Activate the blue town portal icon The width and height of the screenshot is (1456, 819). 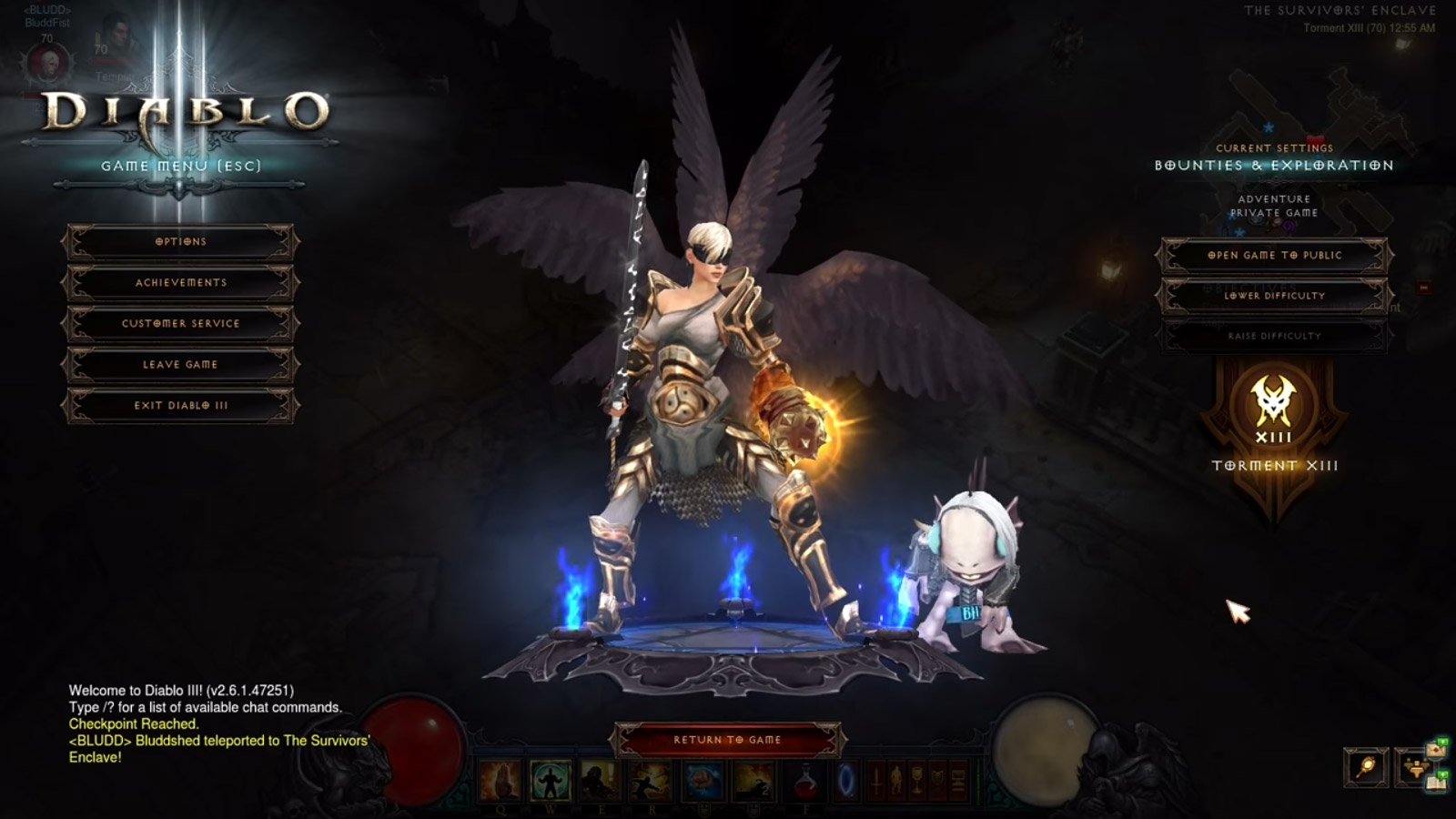[846, 782]
